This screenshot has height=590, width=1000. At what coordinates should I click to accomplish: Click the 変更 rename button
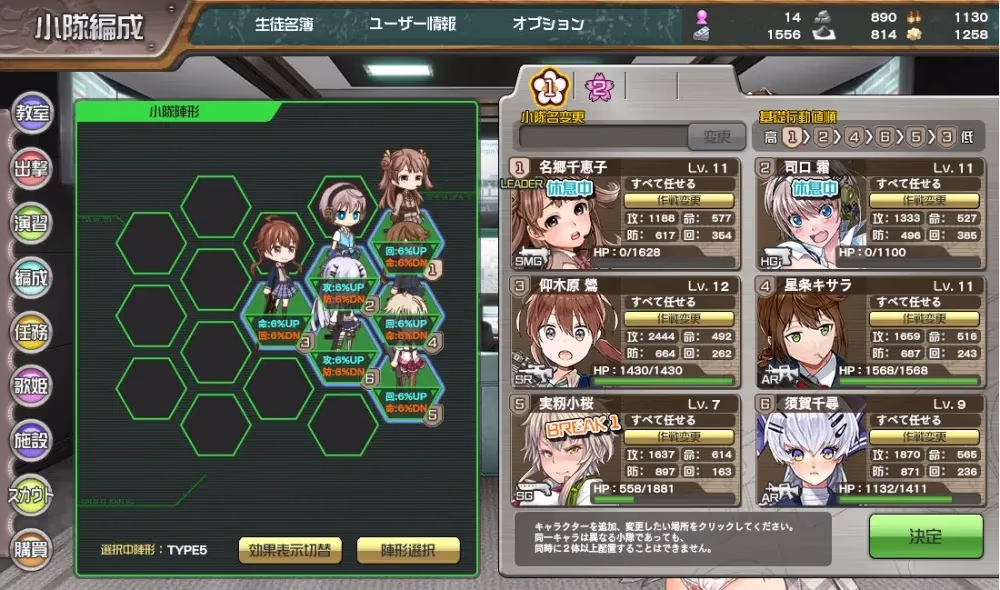tap(716, 137)
